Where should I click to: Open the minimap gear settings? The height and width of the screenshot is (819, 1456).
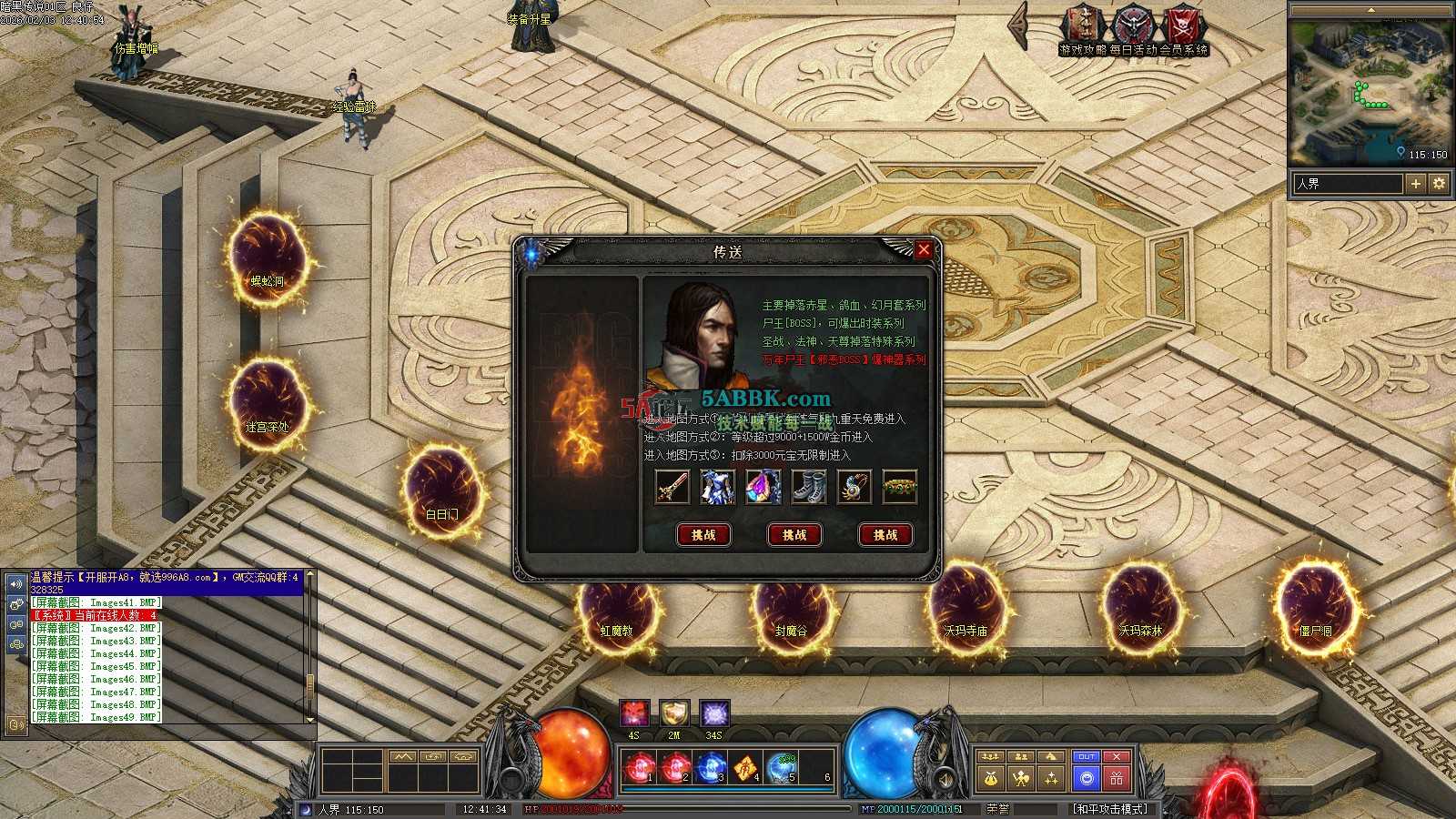click(1439, 184)
